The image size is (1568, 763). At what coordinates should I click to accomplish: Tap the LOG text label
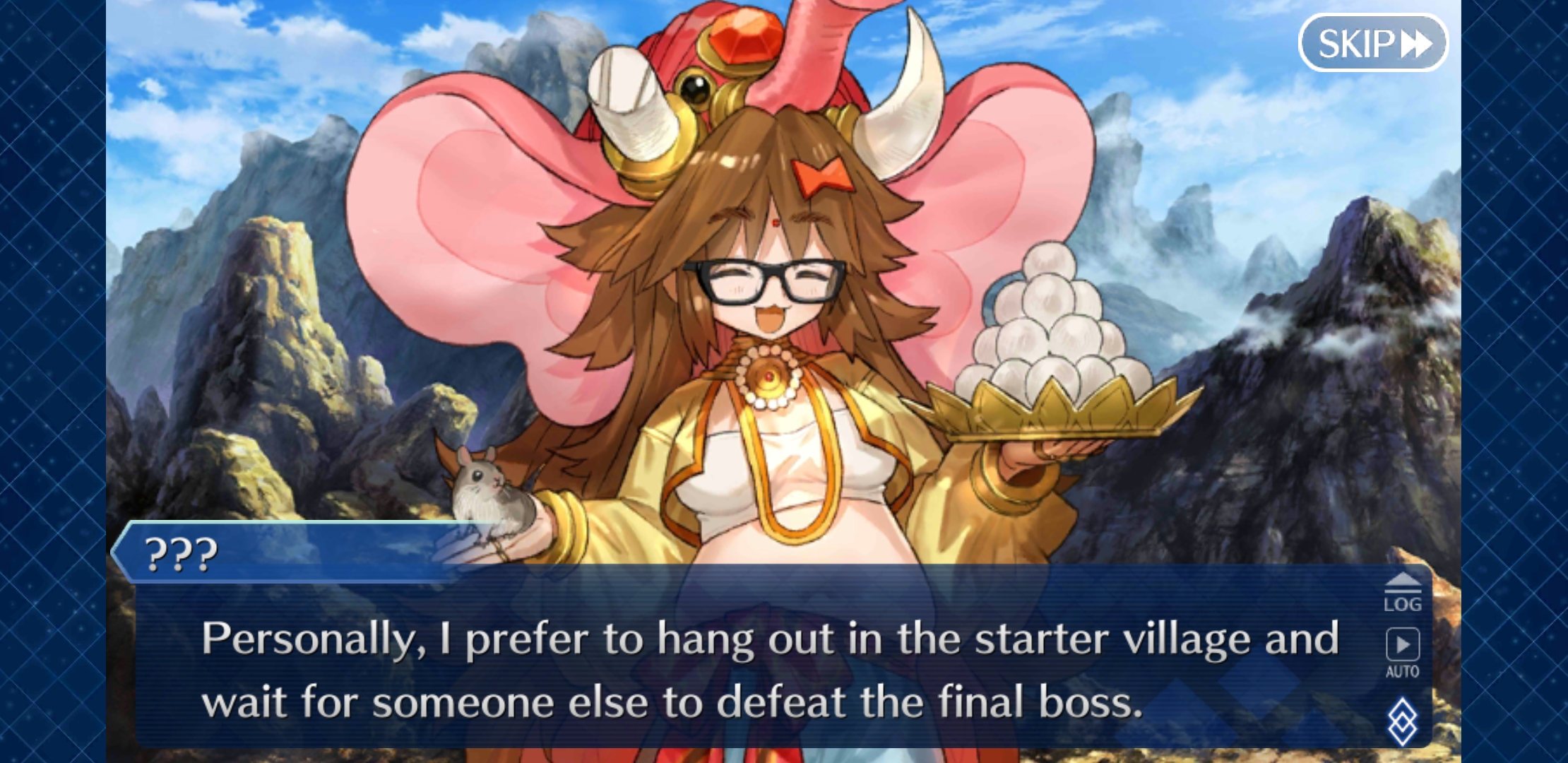[x=1404, y=604]
